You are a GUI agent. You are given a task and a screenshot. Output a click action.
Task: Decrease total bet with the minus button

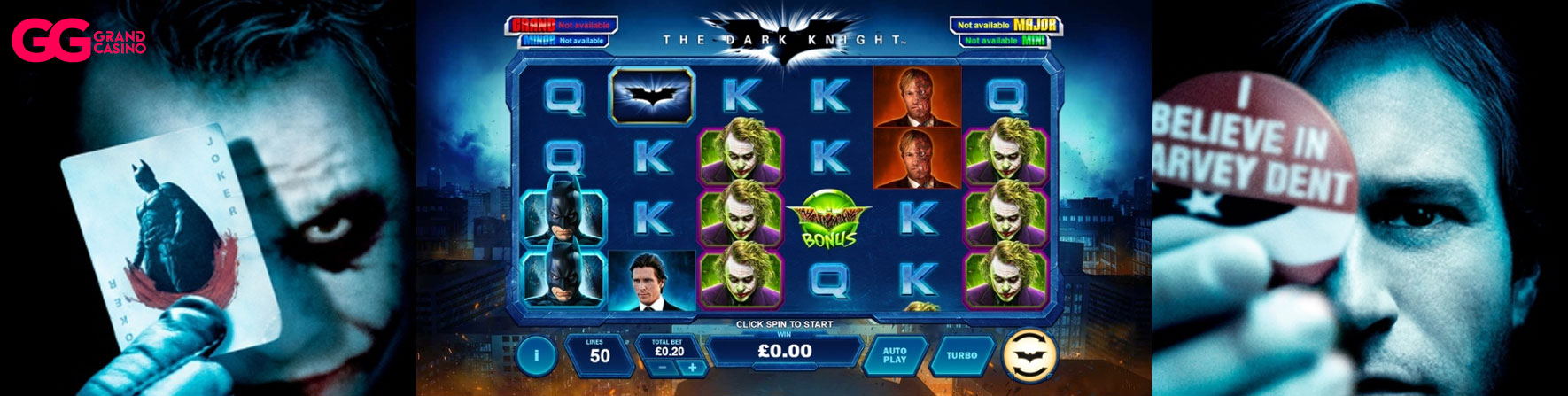click(662, 368)
